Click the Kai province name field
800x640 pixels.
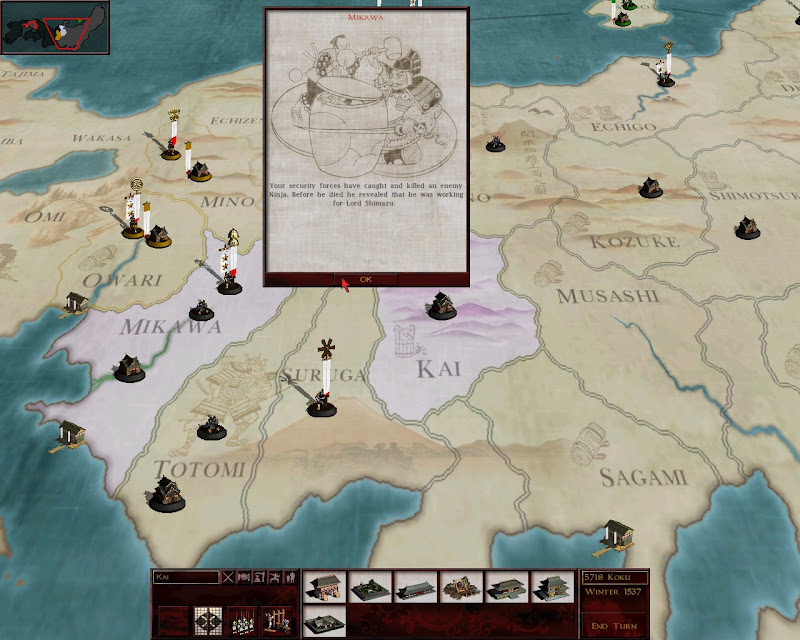click(x=185, y=577)
